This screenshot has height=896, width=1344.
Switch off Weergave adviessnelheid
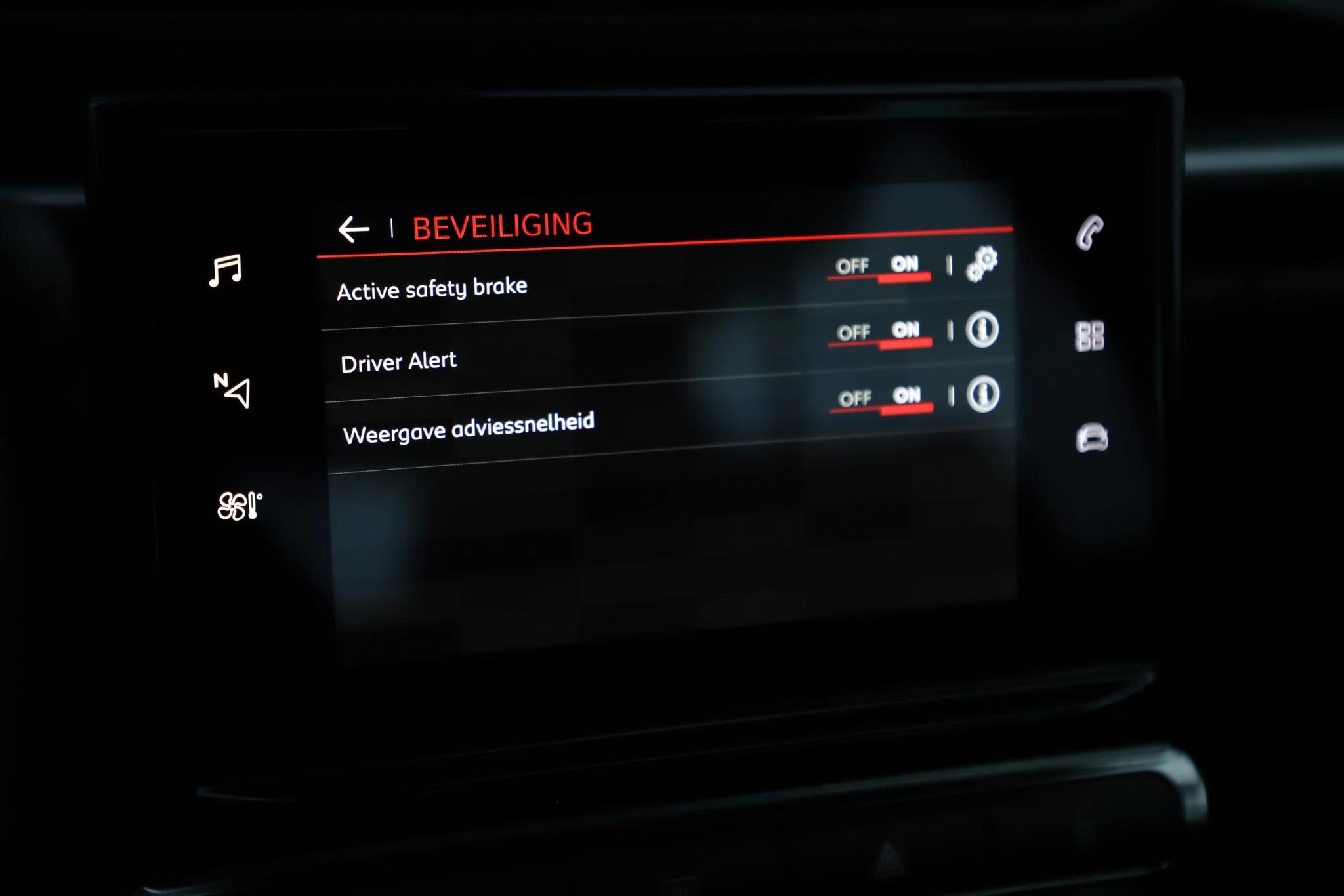point(855,398)
